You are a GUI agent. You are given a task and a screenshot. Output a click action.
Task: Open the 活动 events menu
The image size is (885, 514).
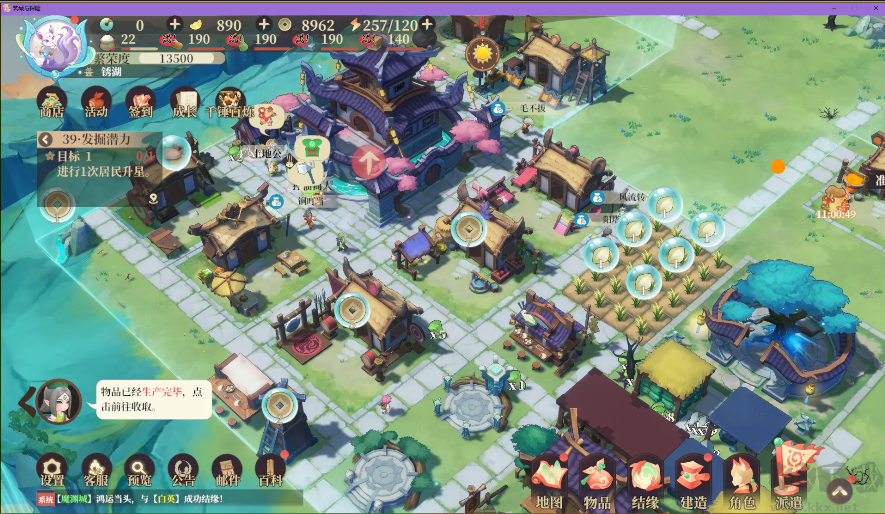96,100
